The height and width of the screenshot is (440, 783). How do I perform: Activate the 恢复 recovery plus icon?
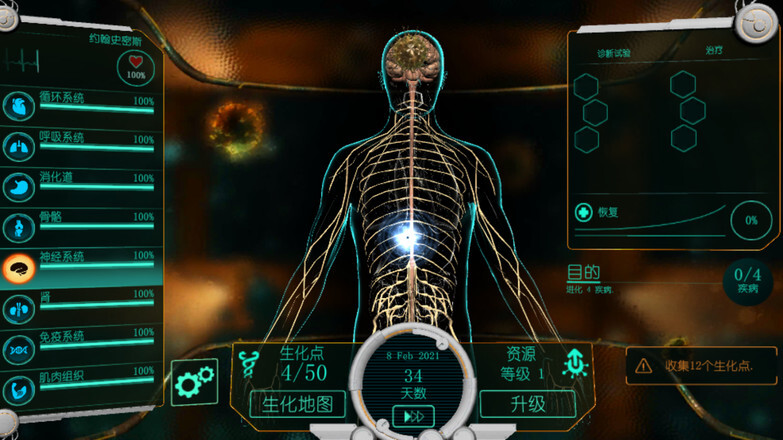[582, 212]
